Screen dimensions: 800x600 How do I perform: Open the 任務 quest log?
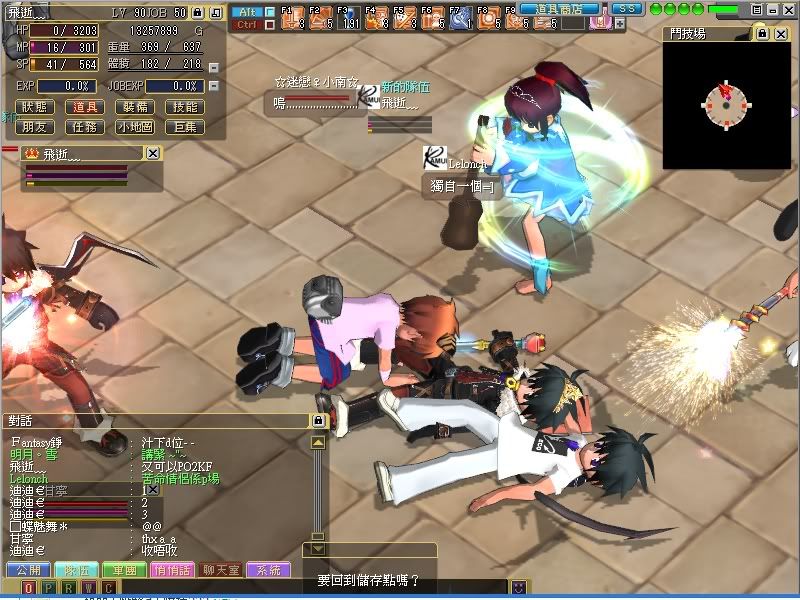tap(86, 127)
